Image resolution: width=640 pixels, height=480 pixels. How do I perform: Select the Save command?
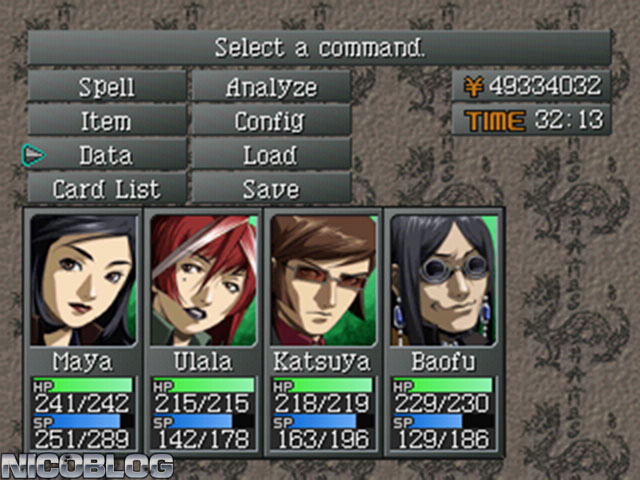click(271, 188)
